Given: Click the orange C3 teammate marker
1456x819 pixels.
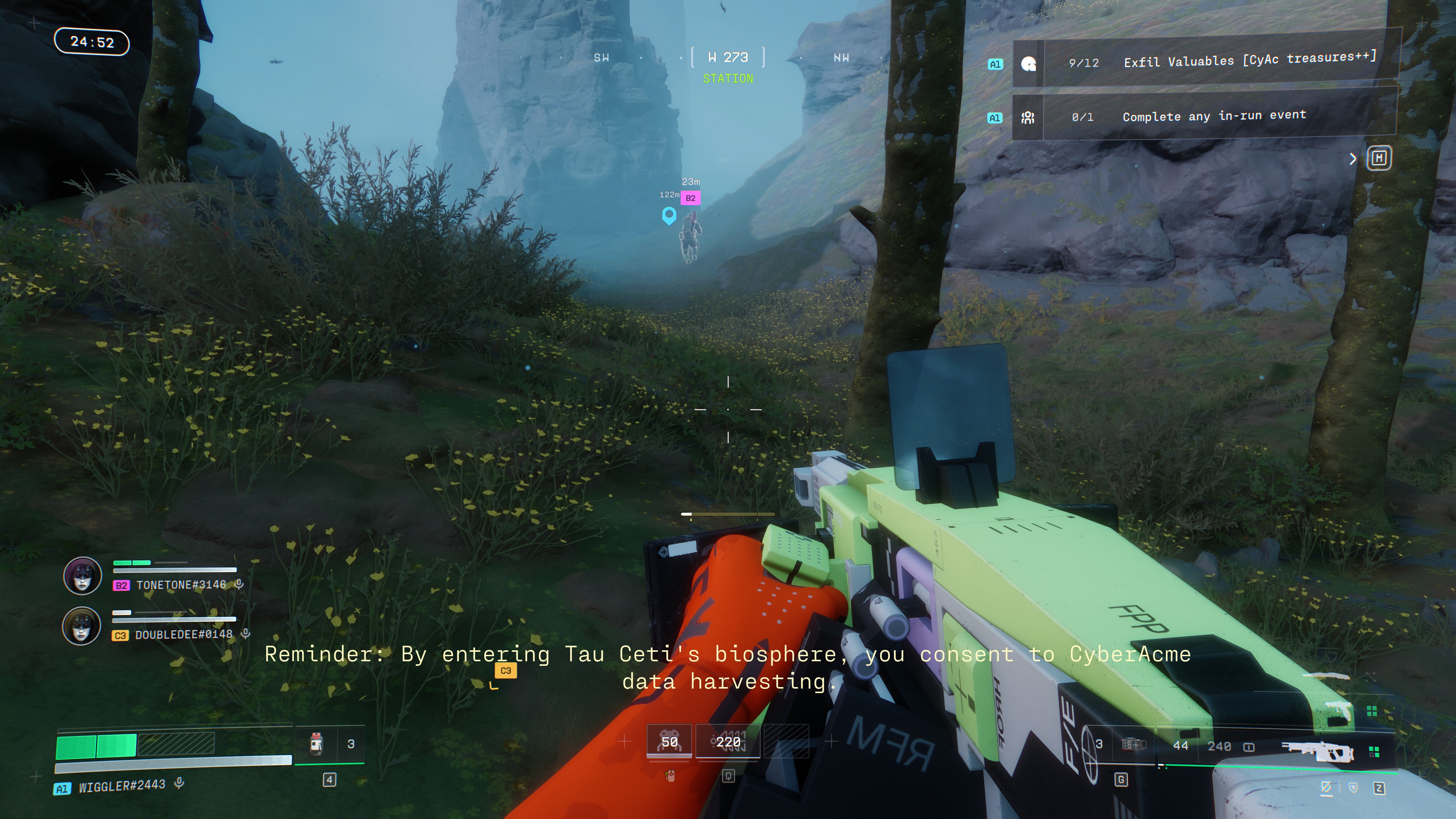Looking at the screenshot, I should (x=505, y=671).
